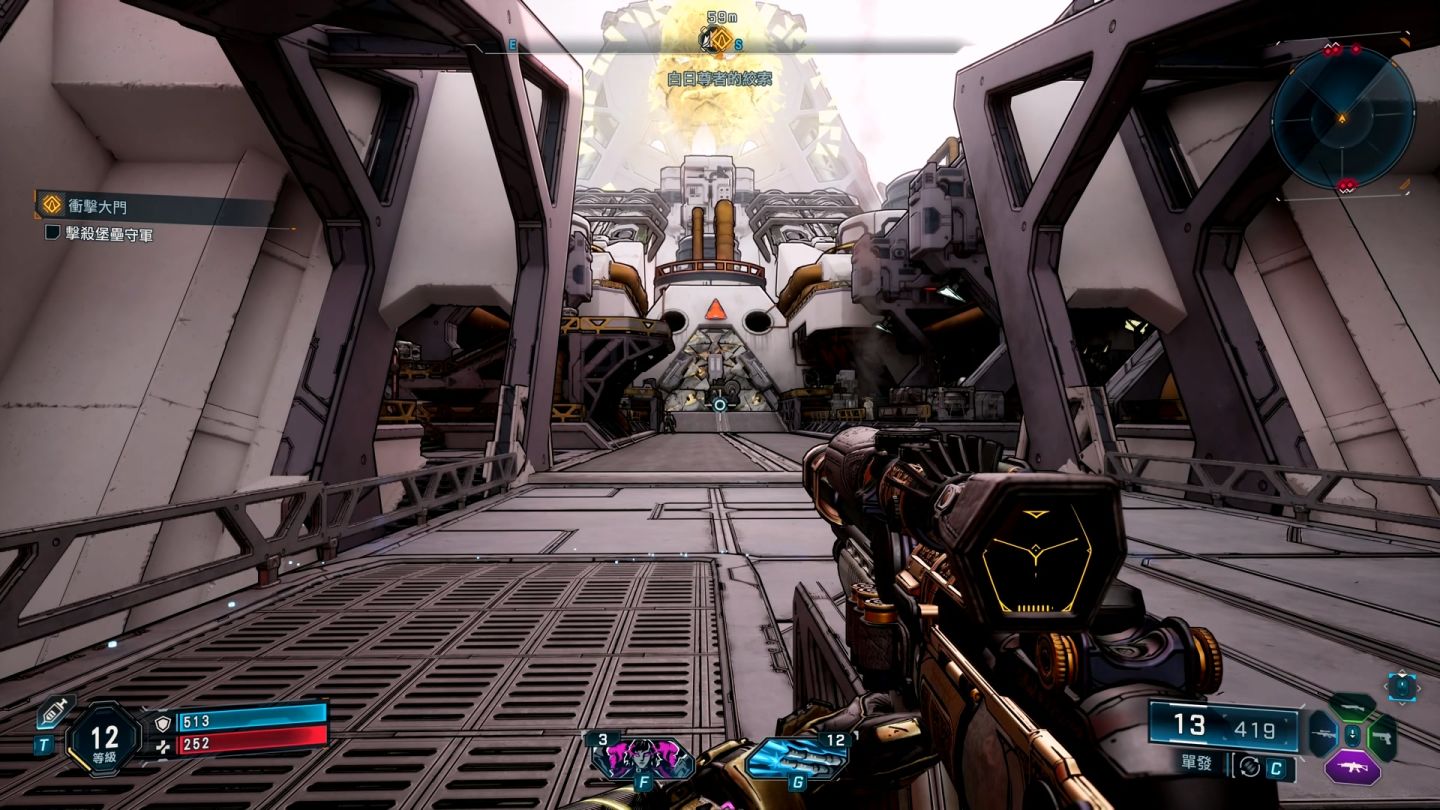Switch to the sniper rifle weapon slot

[1322, 734]
